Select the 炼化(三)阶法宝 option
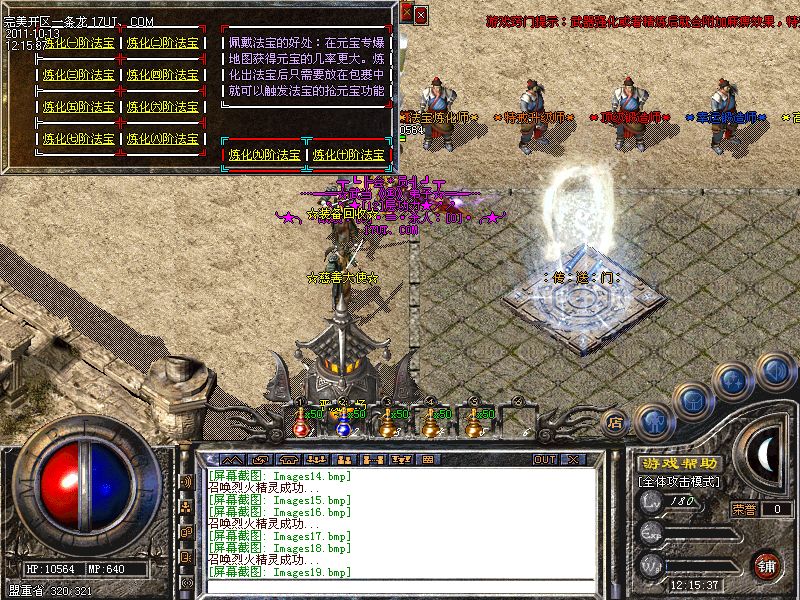 (80, 75)
